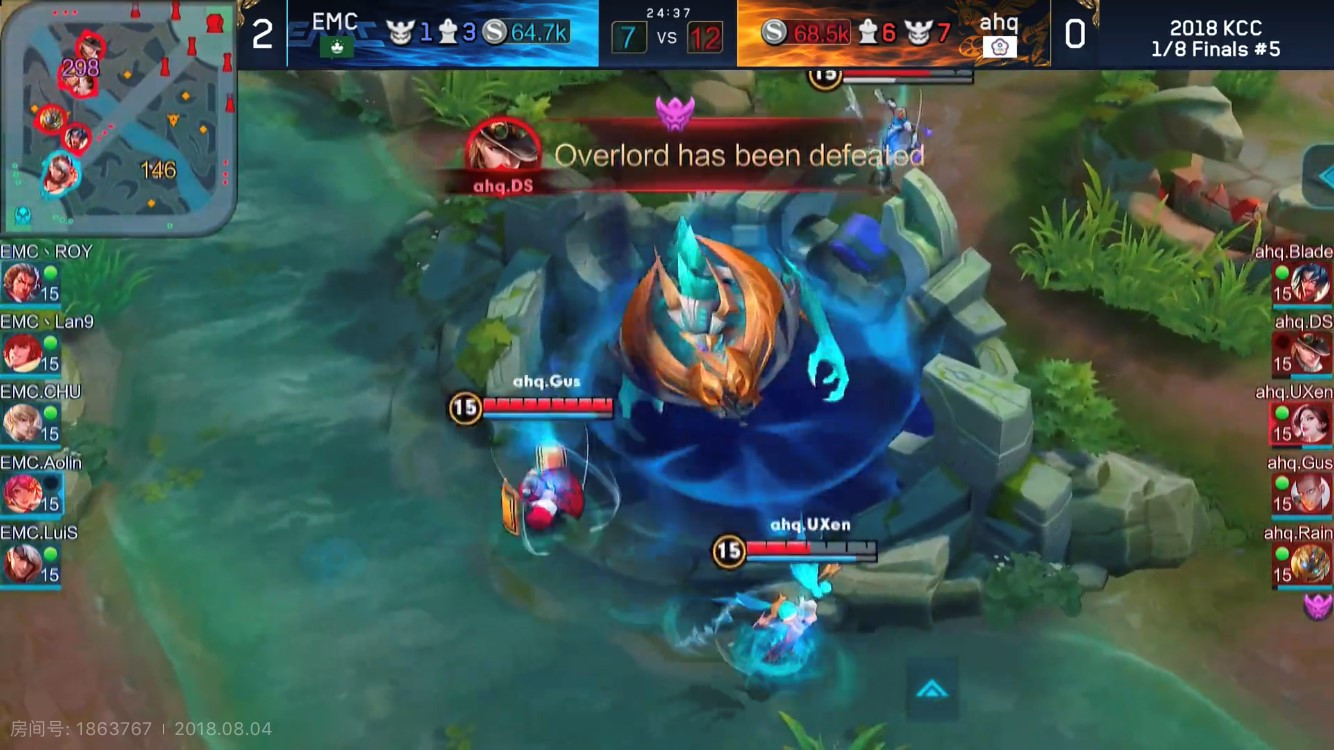
Task: Select EMC.Lan9's hero portrait
Action: (22, 353)
